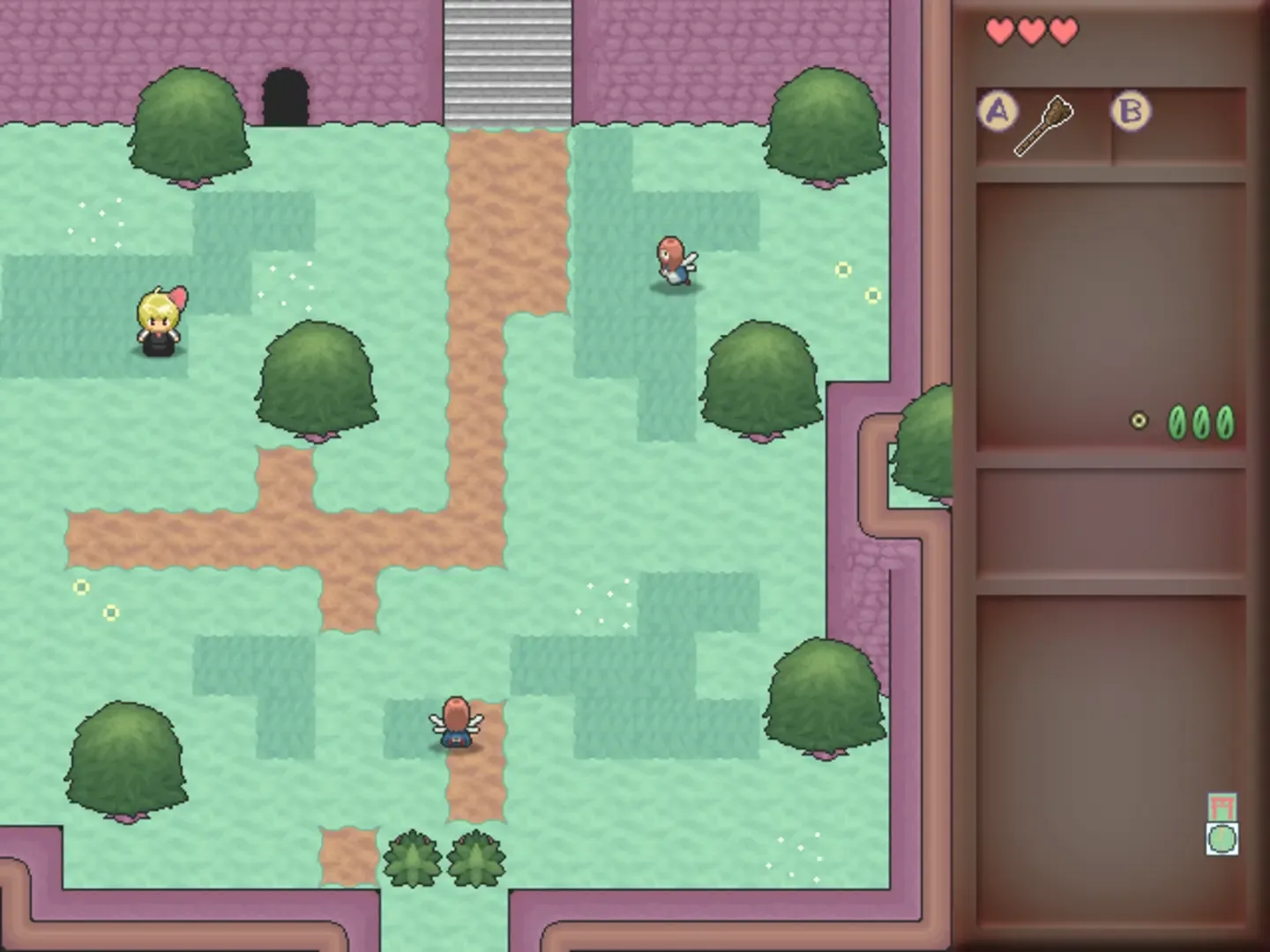Click the small coin icon in the inventory panel
The height and width of the screenshot is (952, 1270).
[1139, 420]
